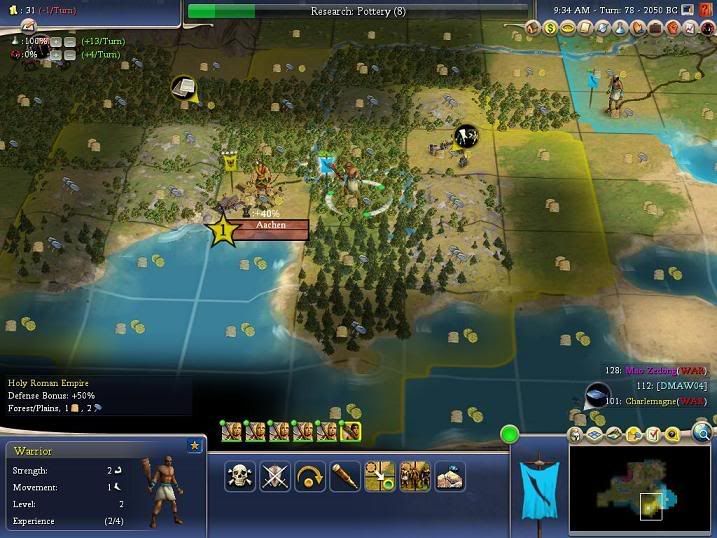Viewport: 717px width, 538px height.
Task: Activate the curved orange arrow unit action
Action: point(310,476)
